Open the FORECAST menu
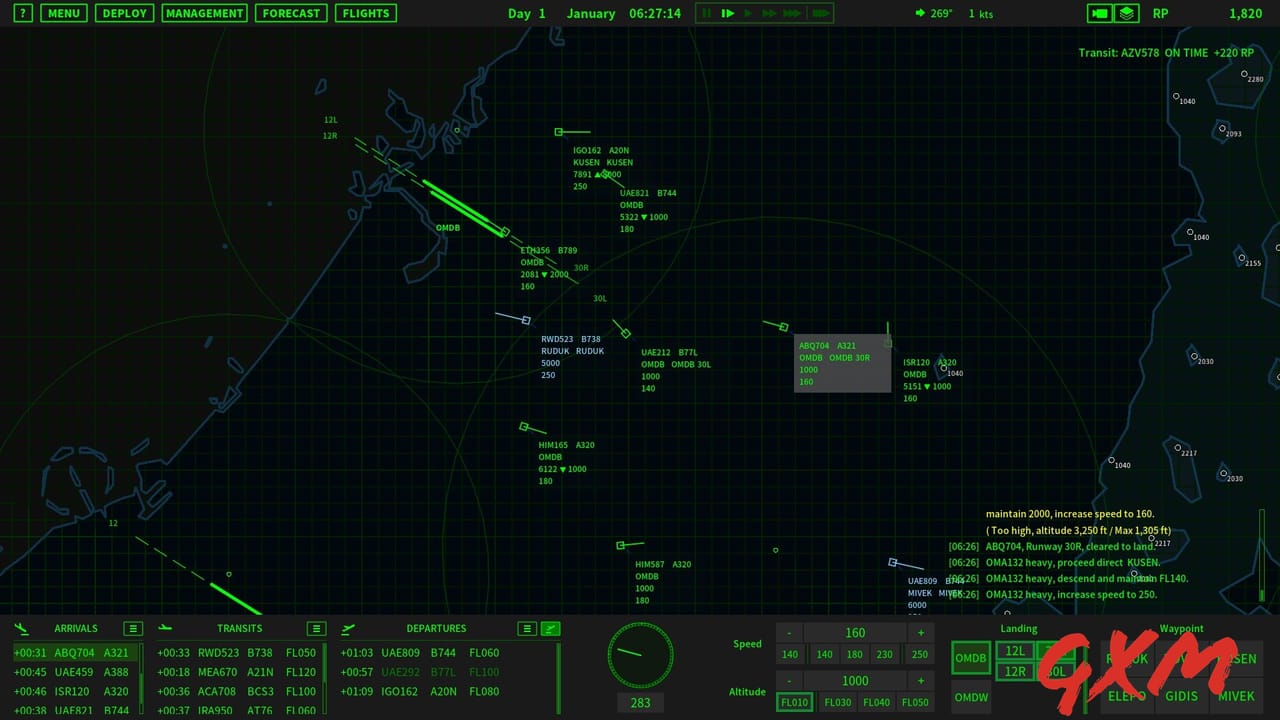 [291, 13]
